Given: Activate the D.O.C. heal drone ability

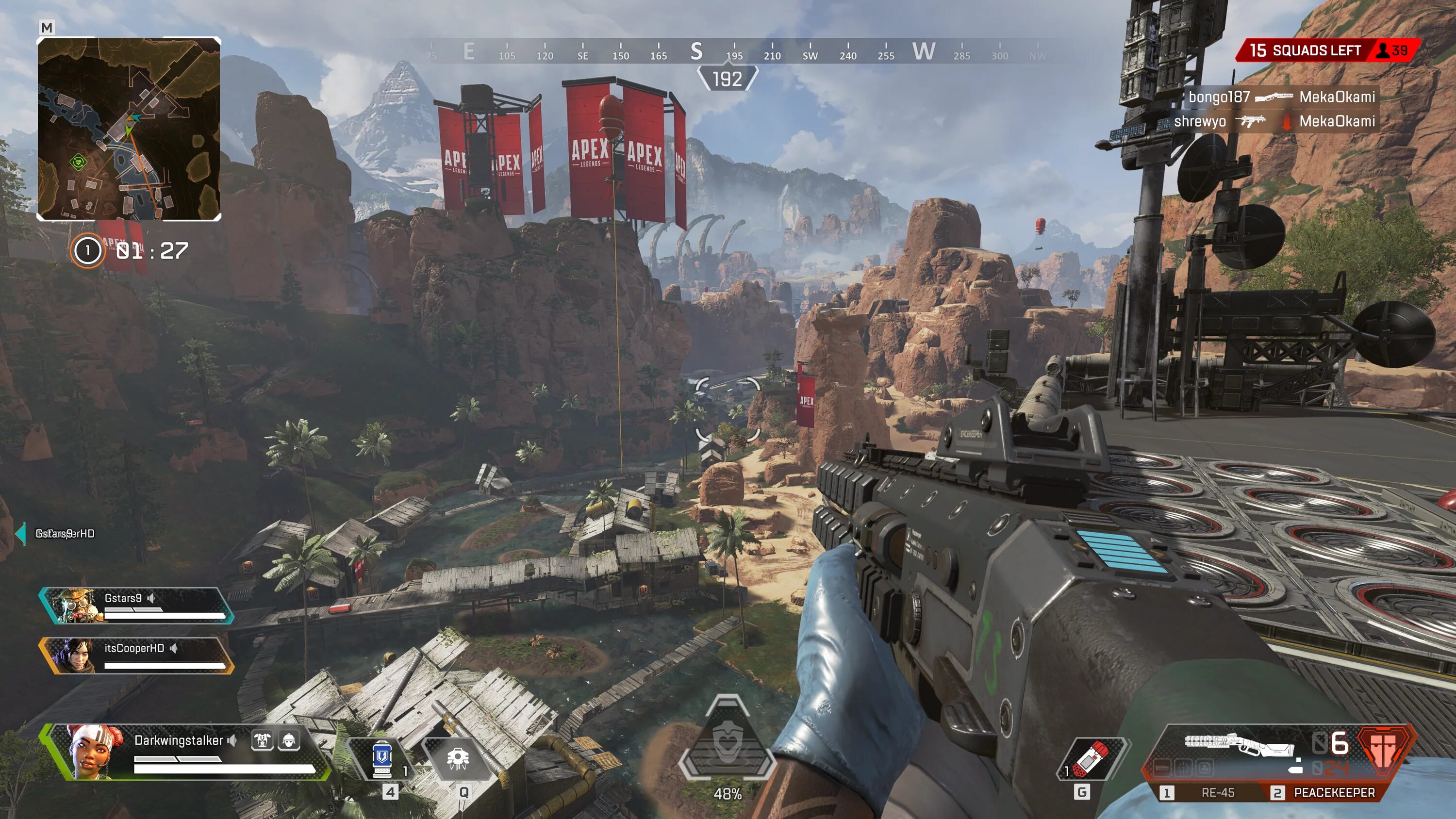Looking at the screenshot, I should [x=457, y=760].
